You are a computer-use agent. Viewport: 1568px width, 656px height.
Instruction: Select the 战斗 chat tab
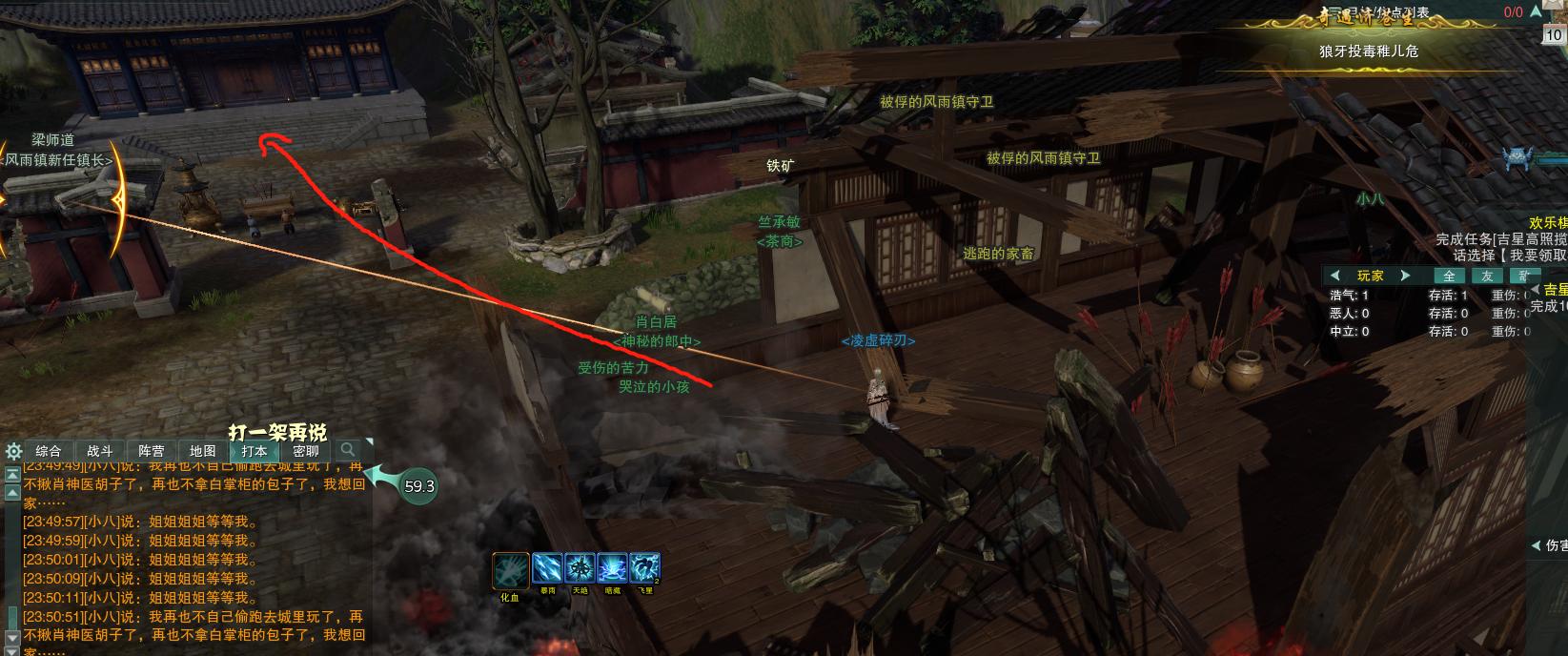point(100,451)
